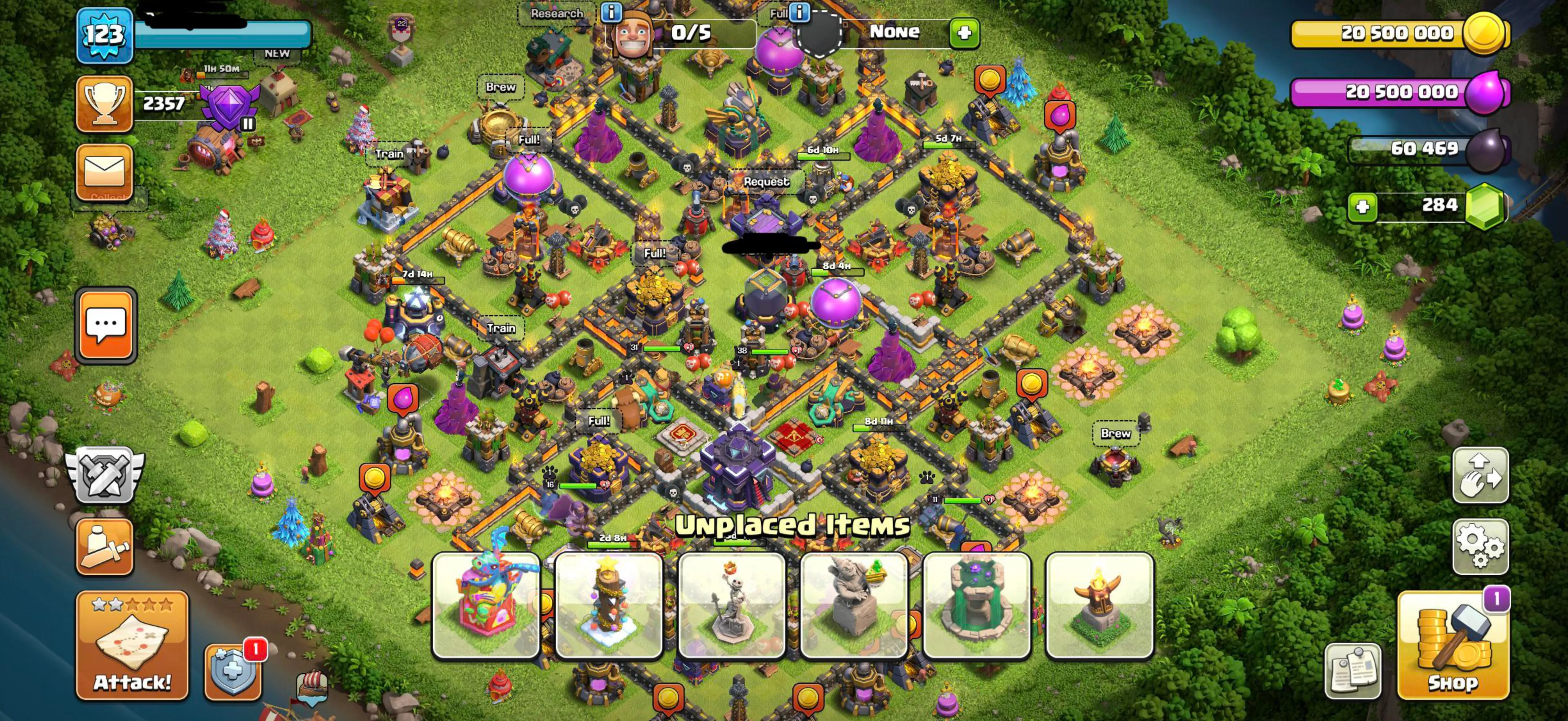
Task: Open the settings gears
Action: tap(1480, 547)
